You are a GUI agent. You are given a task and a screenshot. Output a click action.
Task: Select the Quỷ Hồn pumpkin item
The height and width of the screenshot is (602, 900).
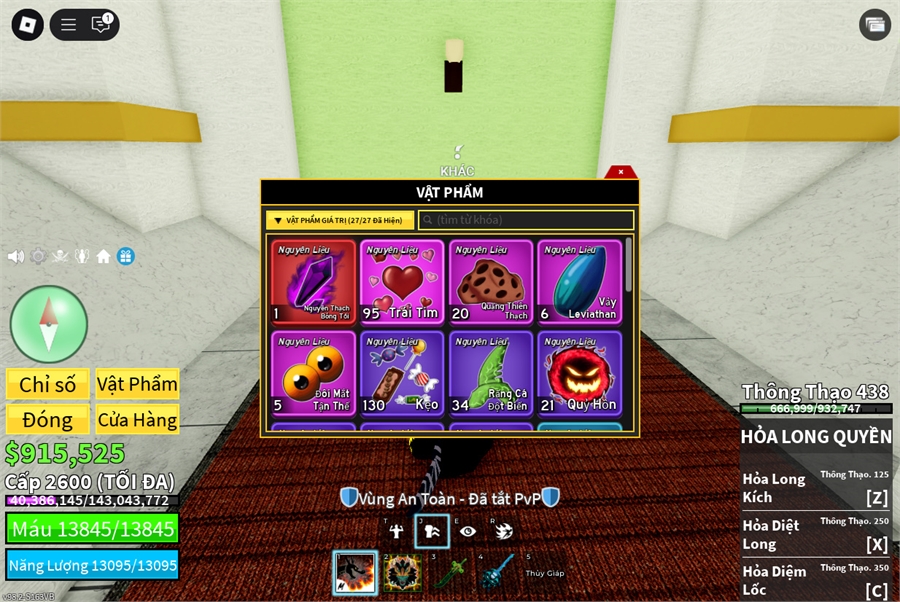click(x=579, y=373)
